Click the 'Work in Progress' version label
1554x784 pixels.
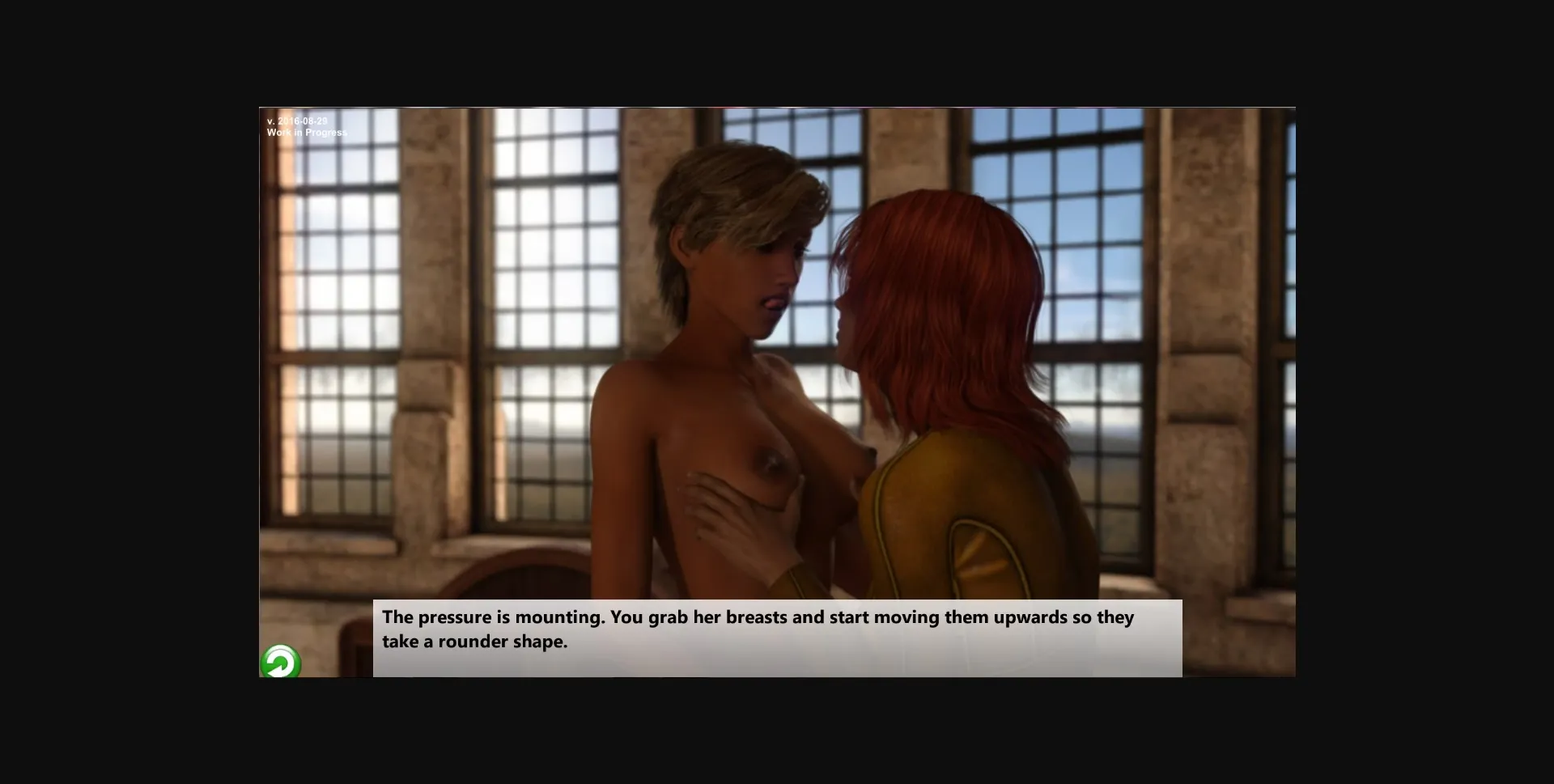point(306,131)
